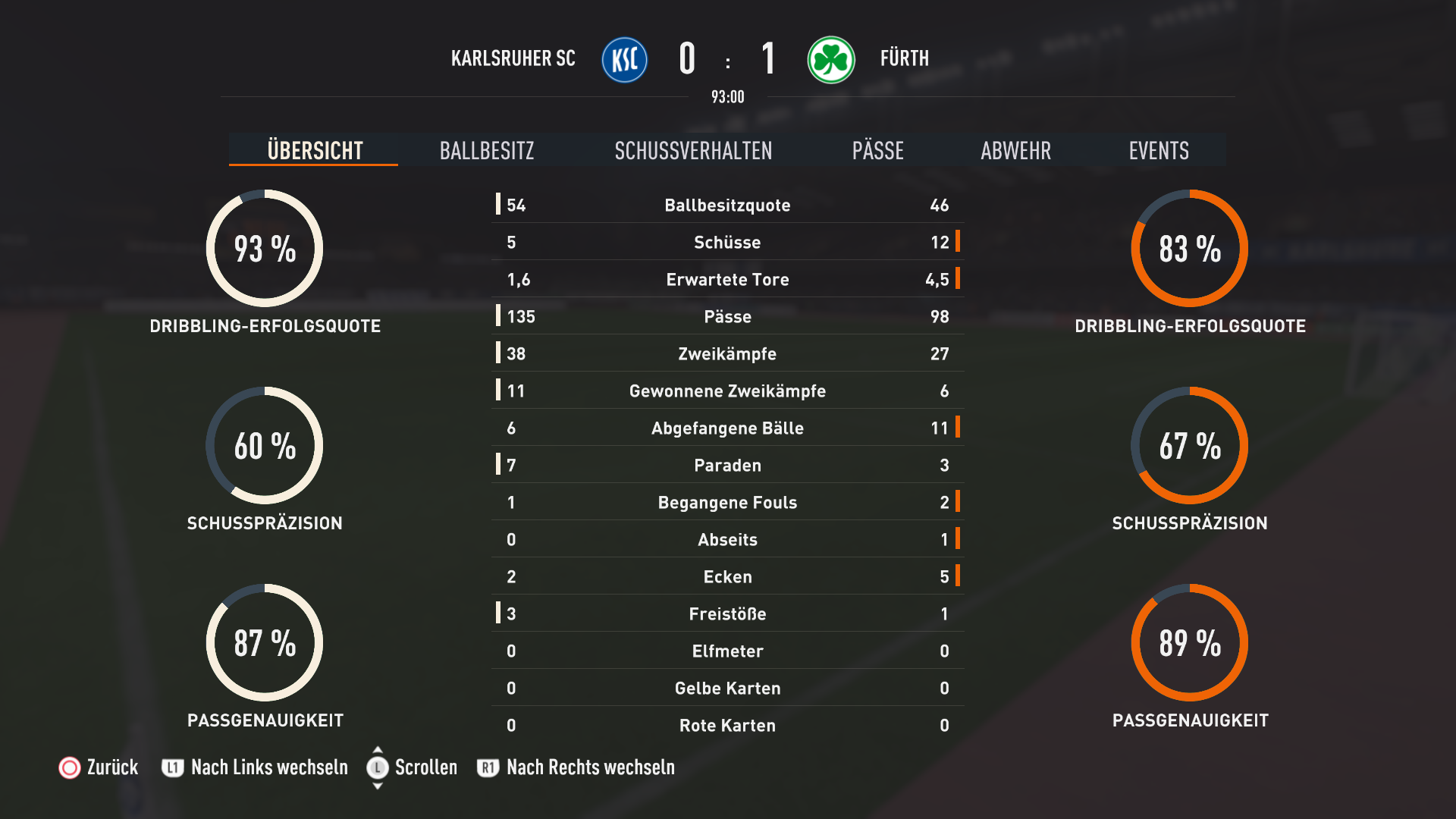Switch to the Abwehr tab
The height and width of the screenshot is (819, 1456).
click(x=1015, y=150)
